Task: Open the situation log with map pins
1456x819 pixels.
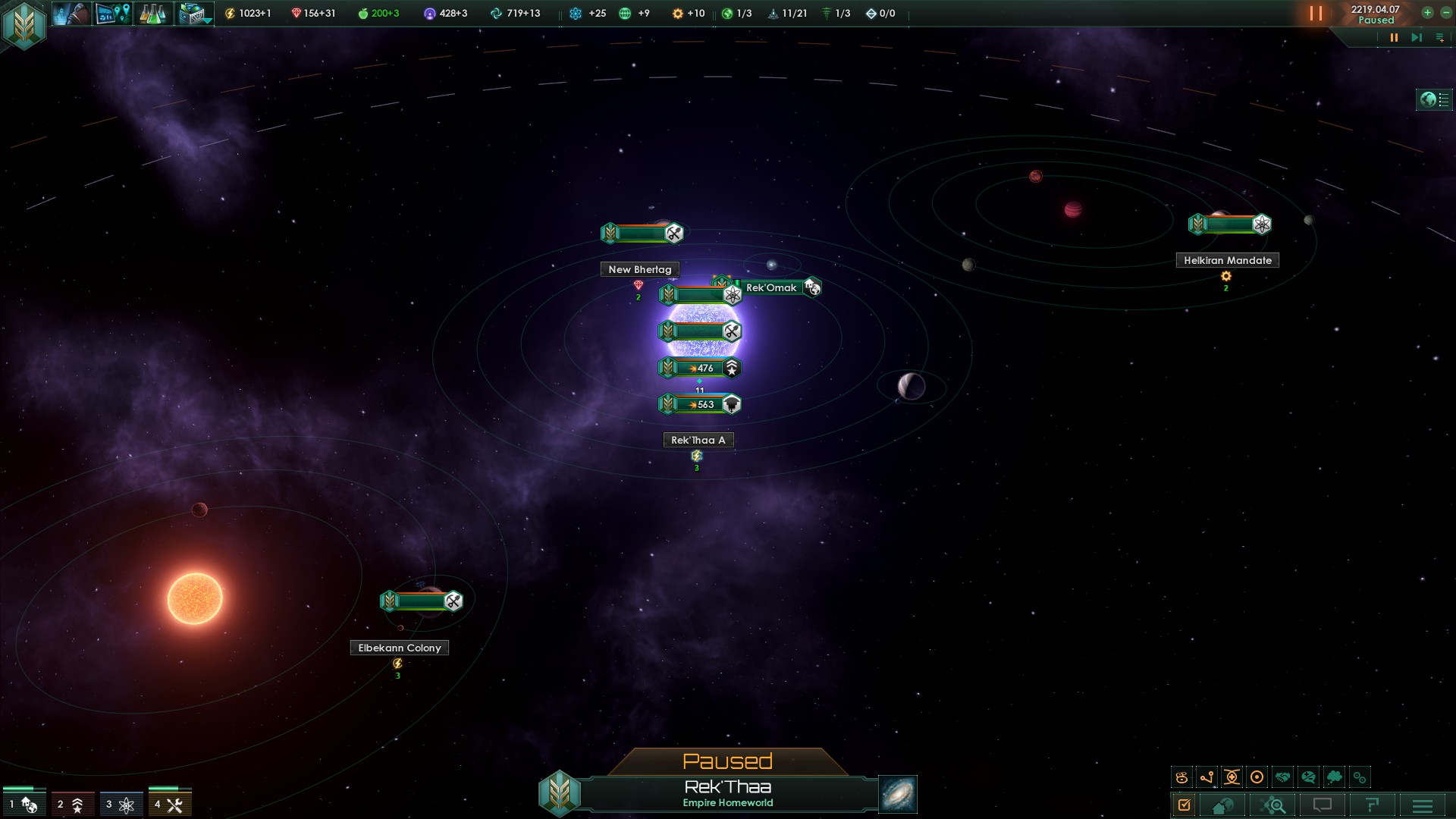Action: coord(113,14)
